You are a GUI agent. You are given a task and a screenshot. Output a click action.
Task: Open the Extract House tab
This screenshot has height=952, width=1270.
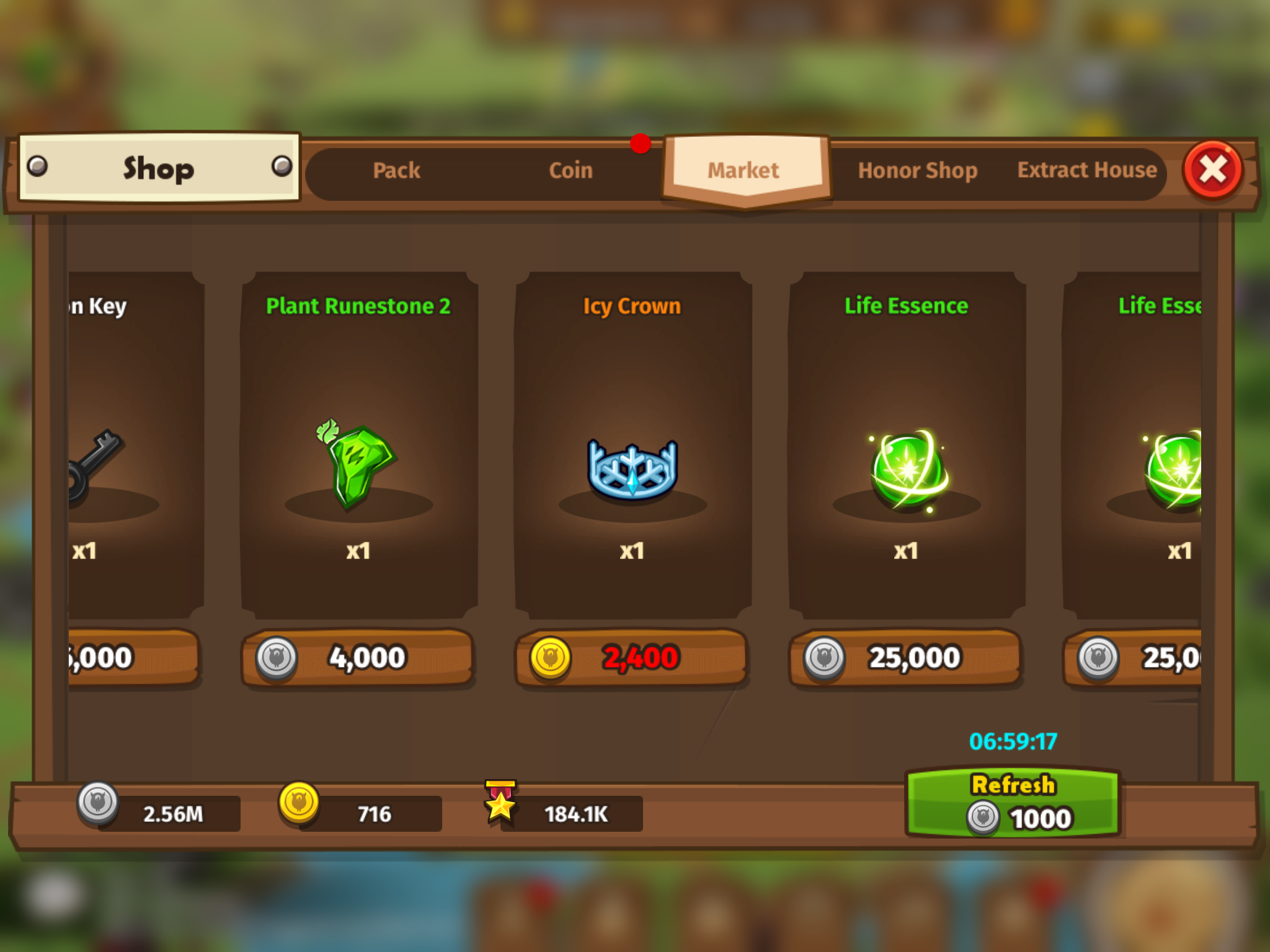[x=1086, y=170]
